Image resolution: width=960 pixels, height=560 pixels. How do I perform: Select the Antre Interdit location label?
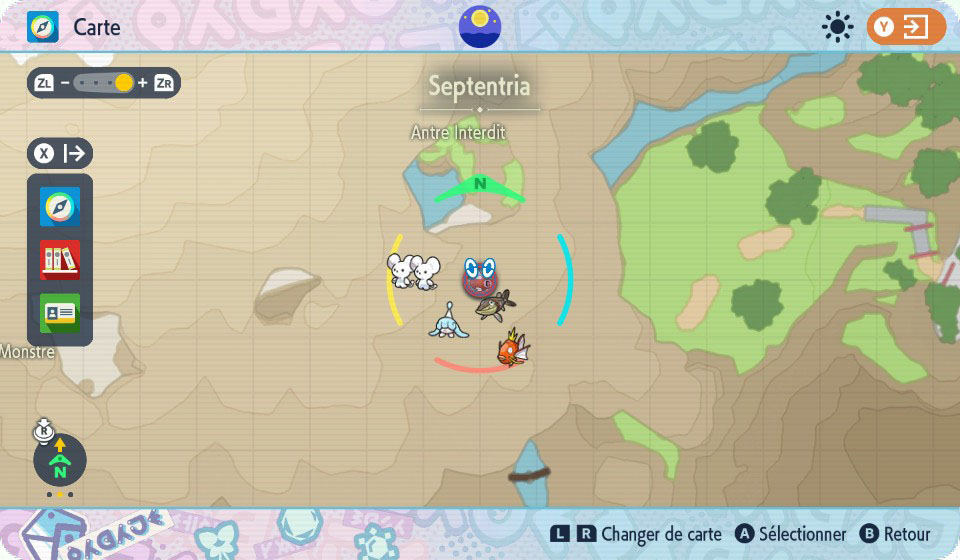coord(458,132)
